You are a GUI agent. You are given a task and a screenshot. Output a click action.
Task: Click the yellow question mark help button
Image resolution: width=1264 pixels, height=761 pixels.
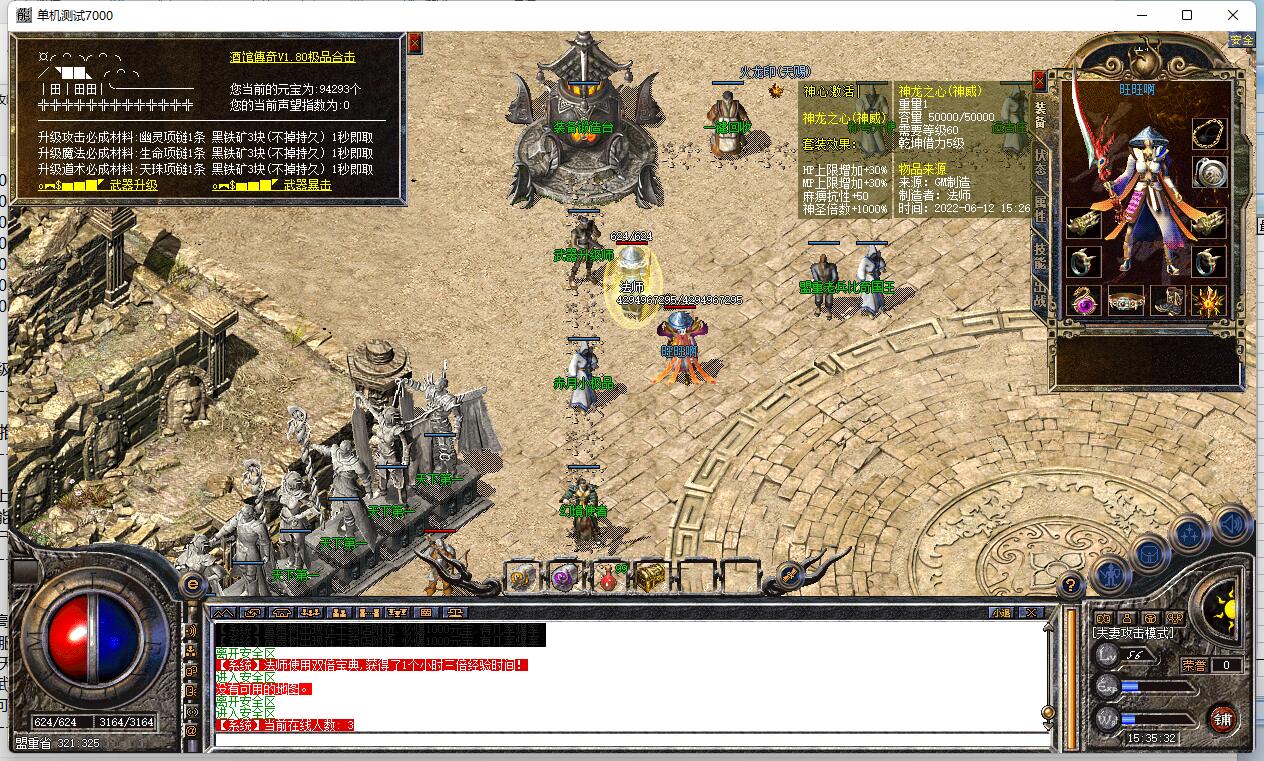coord(1070,585)
